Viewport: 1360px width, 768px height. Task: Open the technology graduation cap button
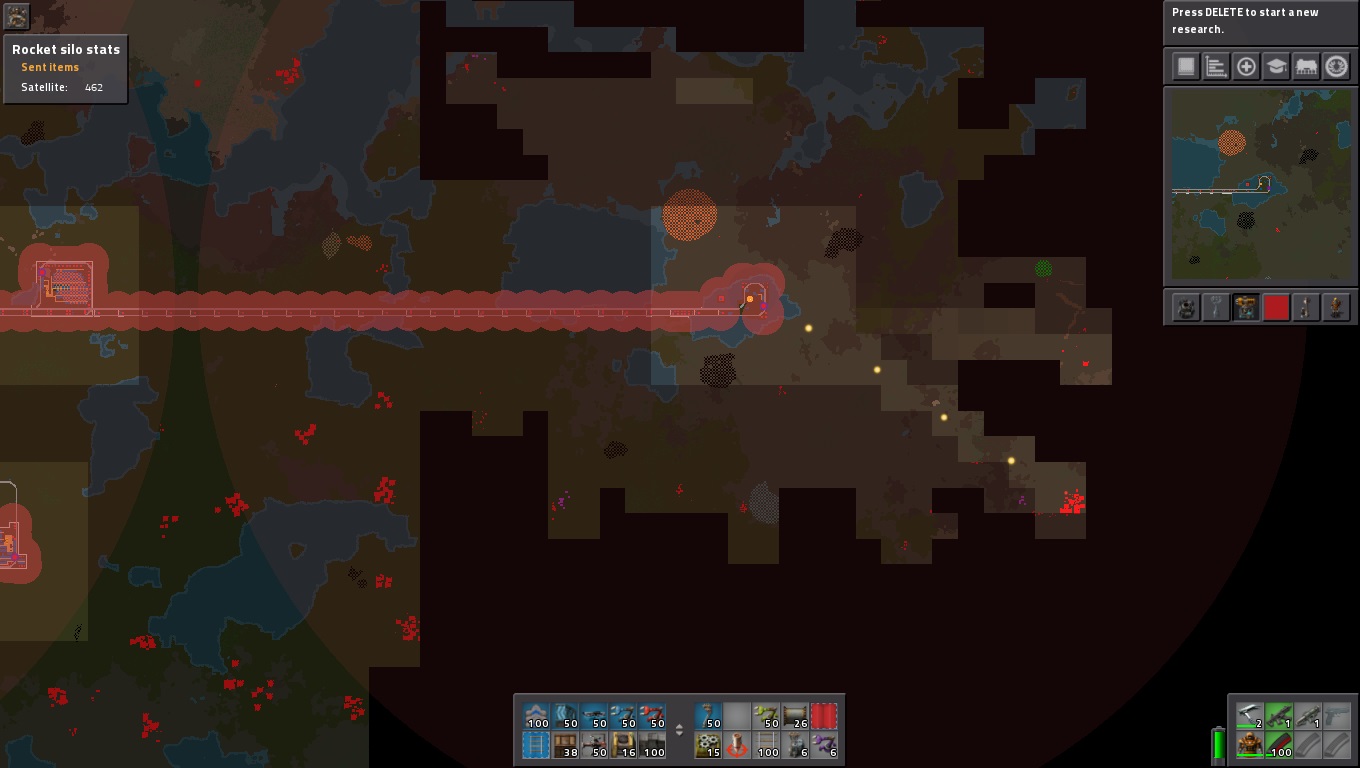pyautogui.click(x=1276, y=67)
